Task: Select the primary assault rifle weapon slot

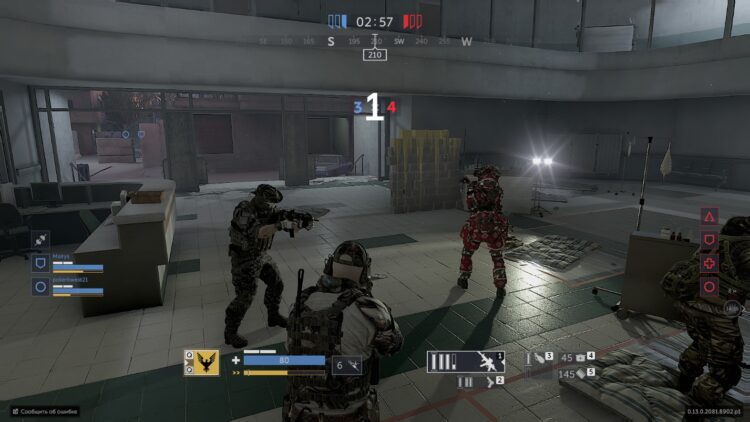Action: (x=465, y=362)
